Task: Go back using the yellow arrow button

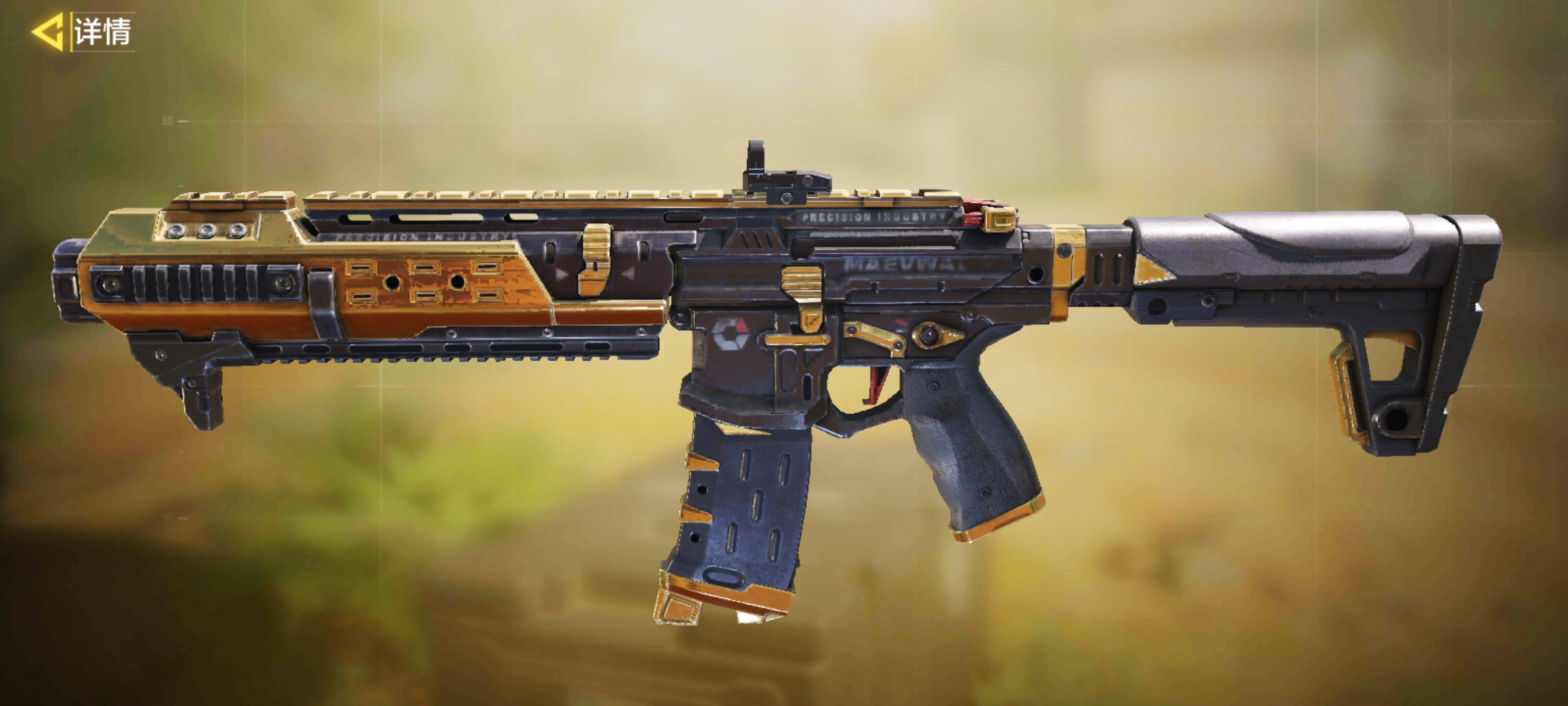Action: pyautogui.click(x=48, y=31)
